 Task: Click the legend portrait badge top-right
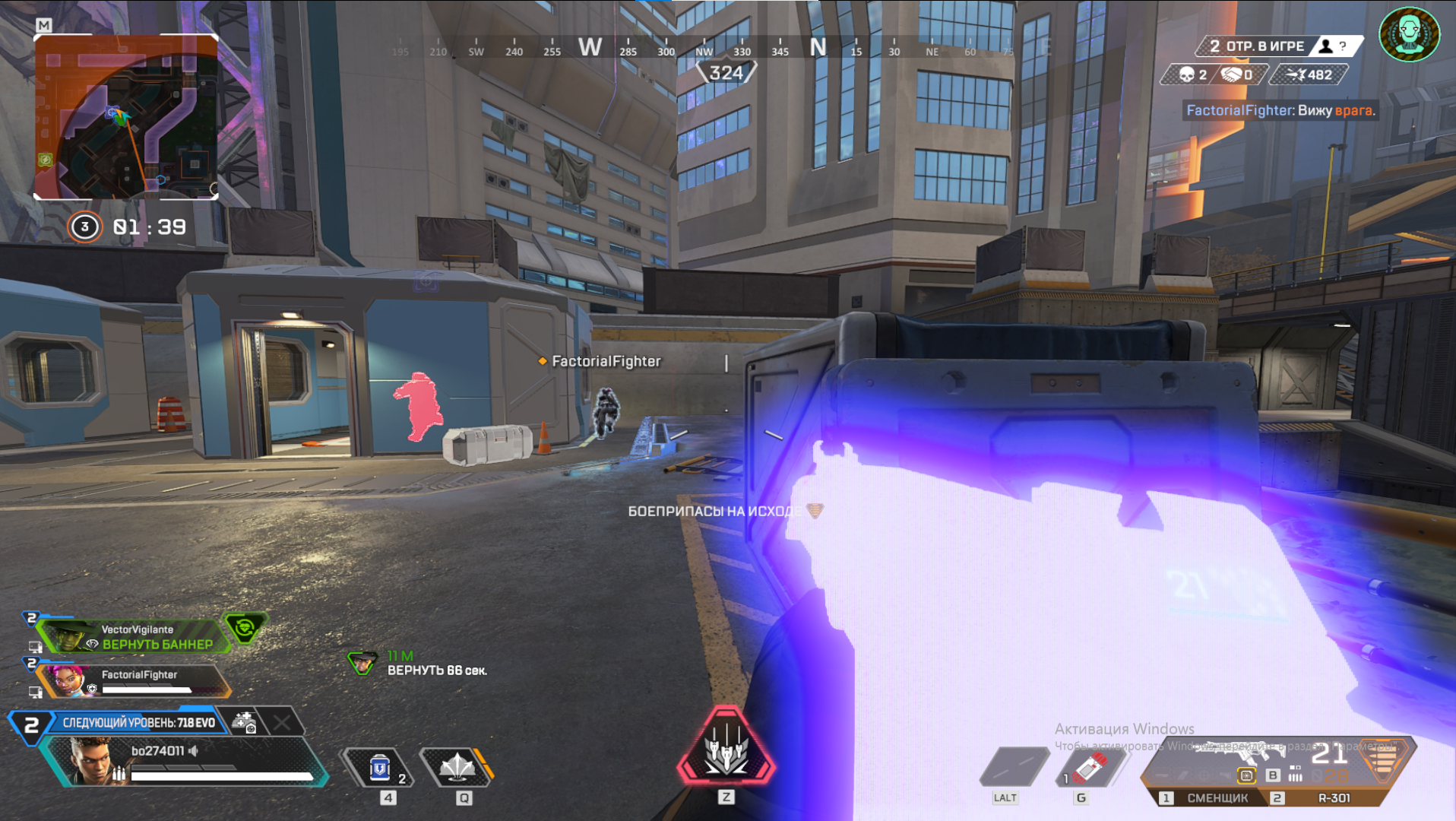pos(1409,34)
